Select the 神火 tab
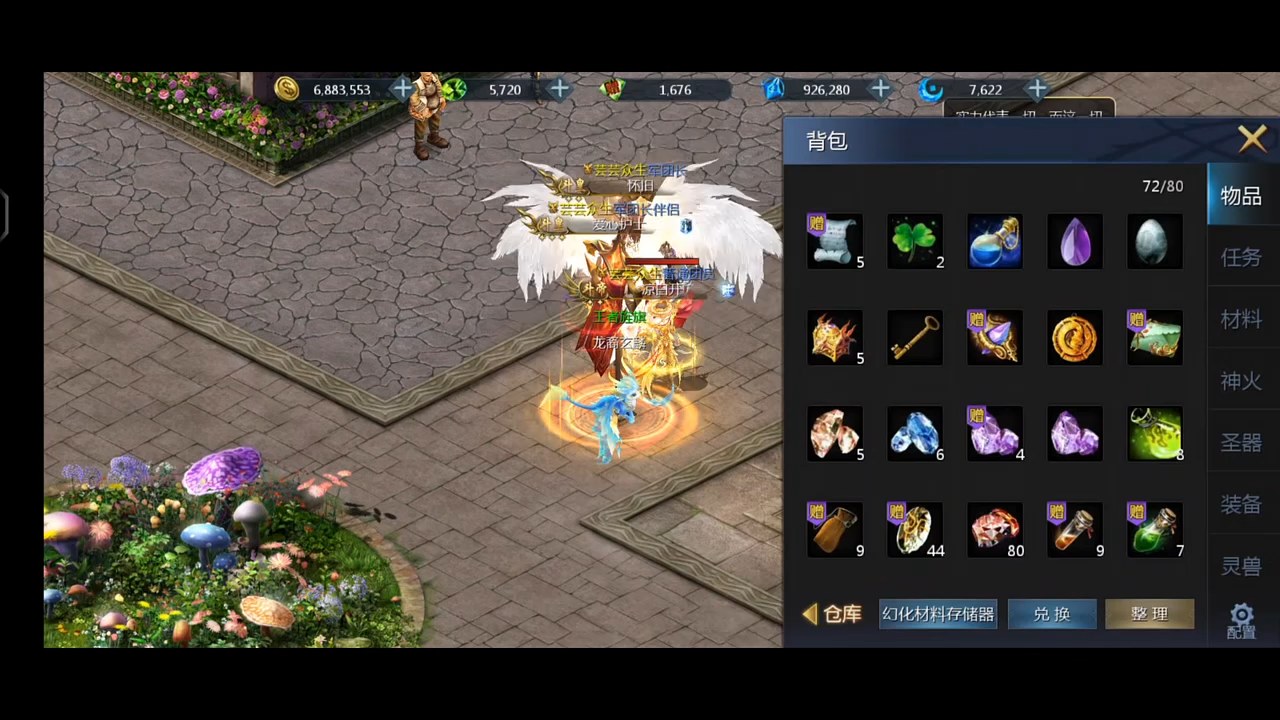Image resolution: width=1280 pixels, height=720 pixels. pos(1241,381)
